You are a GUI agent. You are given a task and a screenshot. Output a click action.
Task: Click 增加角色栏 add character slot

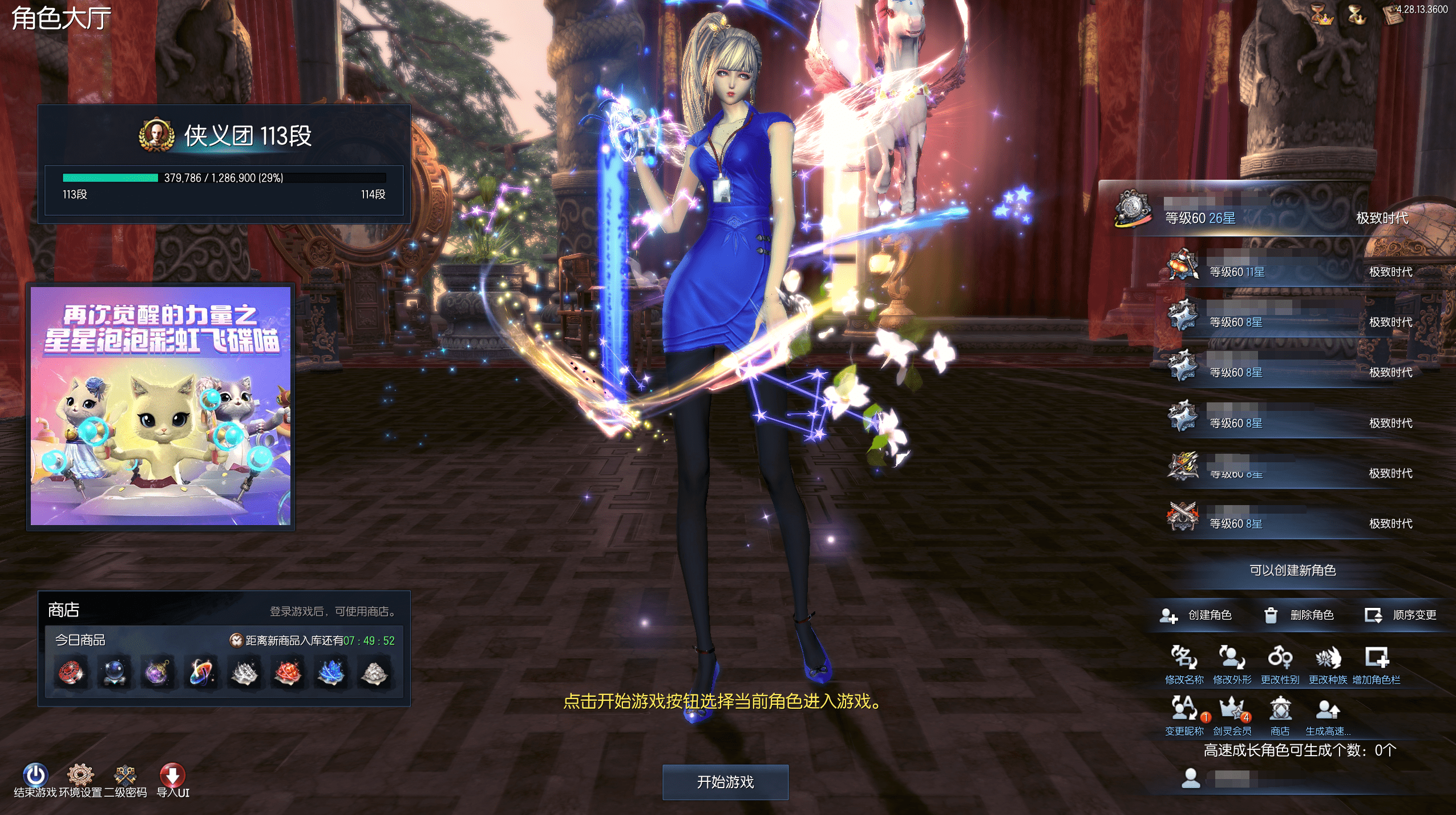tap(1376, 659)
